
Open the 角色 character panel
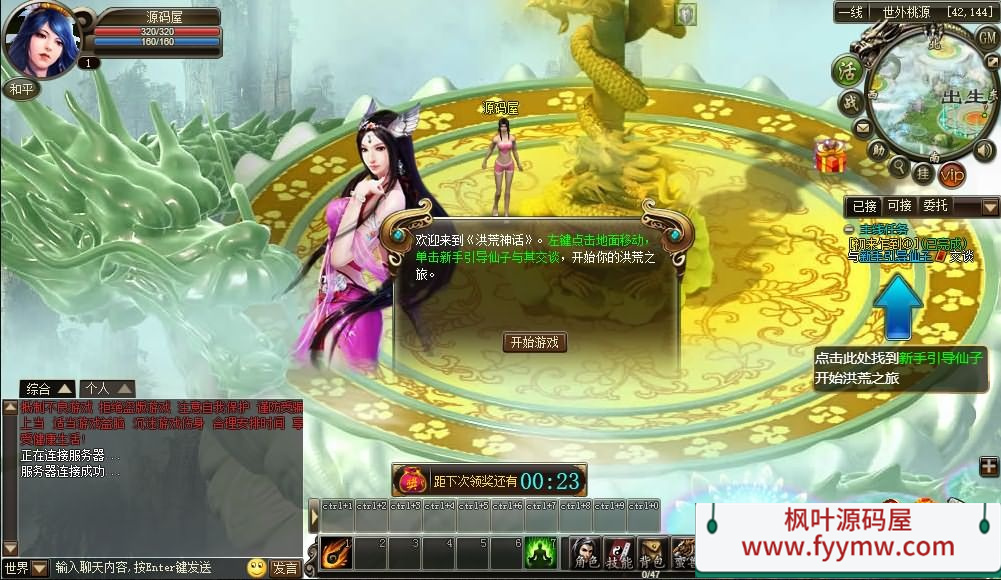point(584,553)
